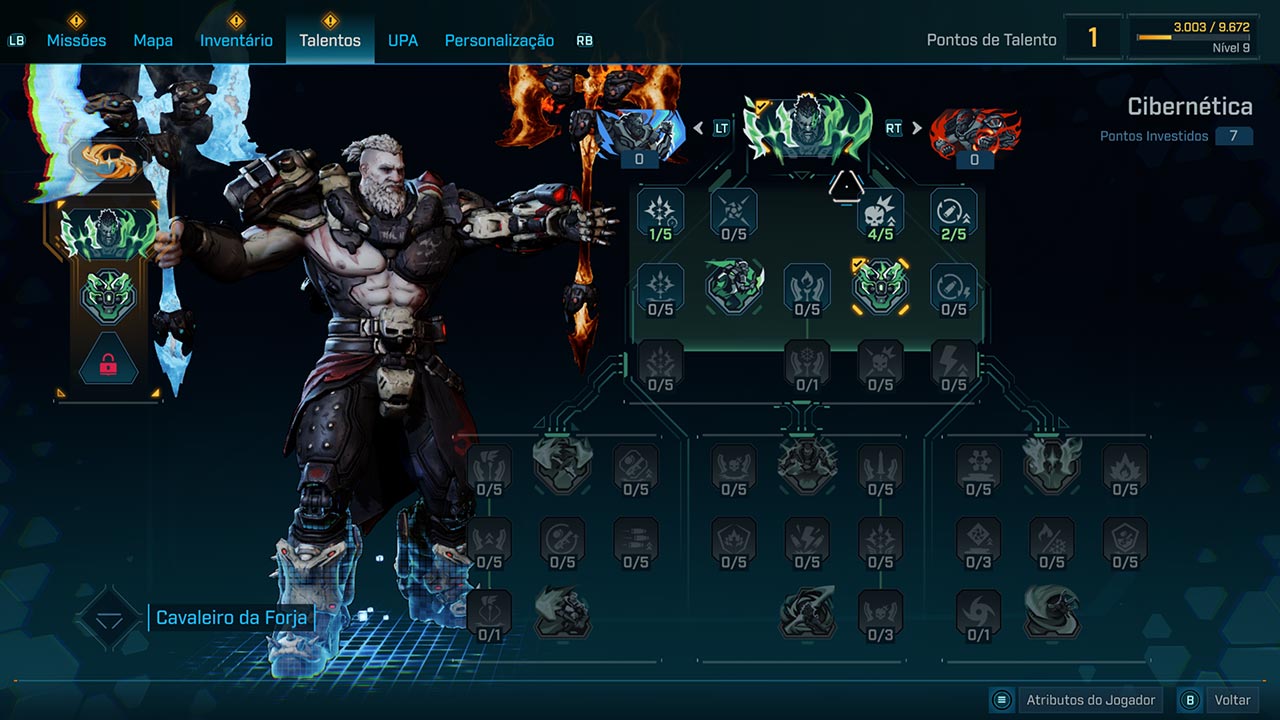Screen dimensions: 1280x720
Task: Select the snowflake talent with 0/1 points
Action: [x=807, y=364]
